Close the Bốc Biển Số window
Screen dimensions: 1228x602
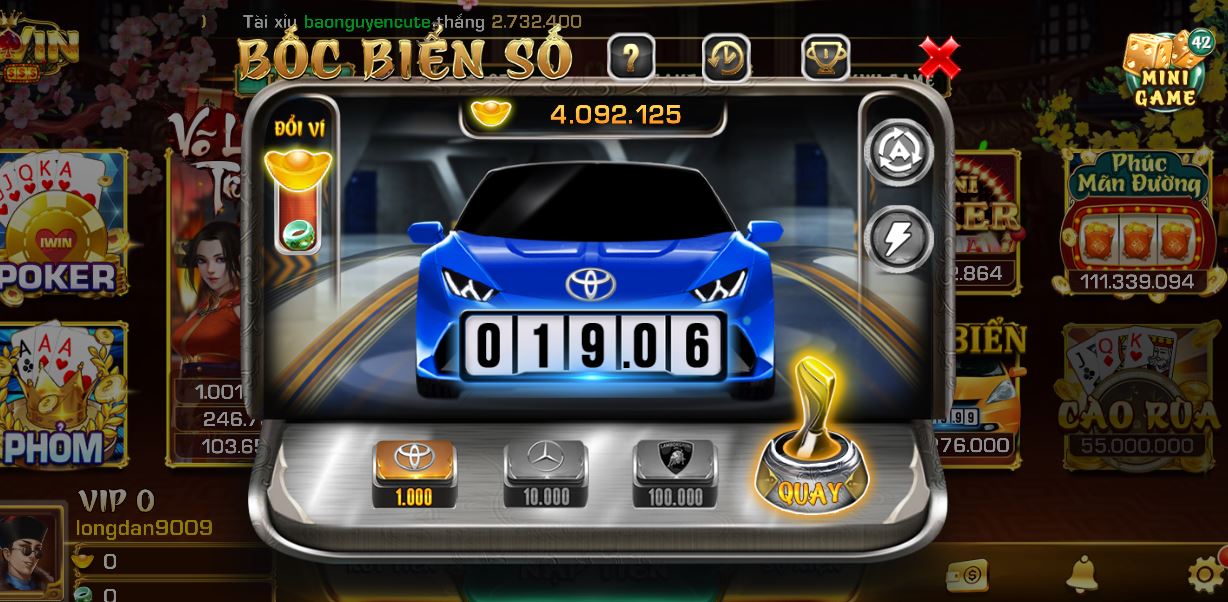tap(939, 58)
